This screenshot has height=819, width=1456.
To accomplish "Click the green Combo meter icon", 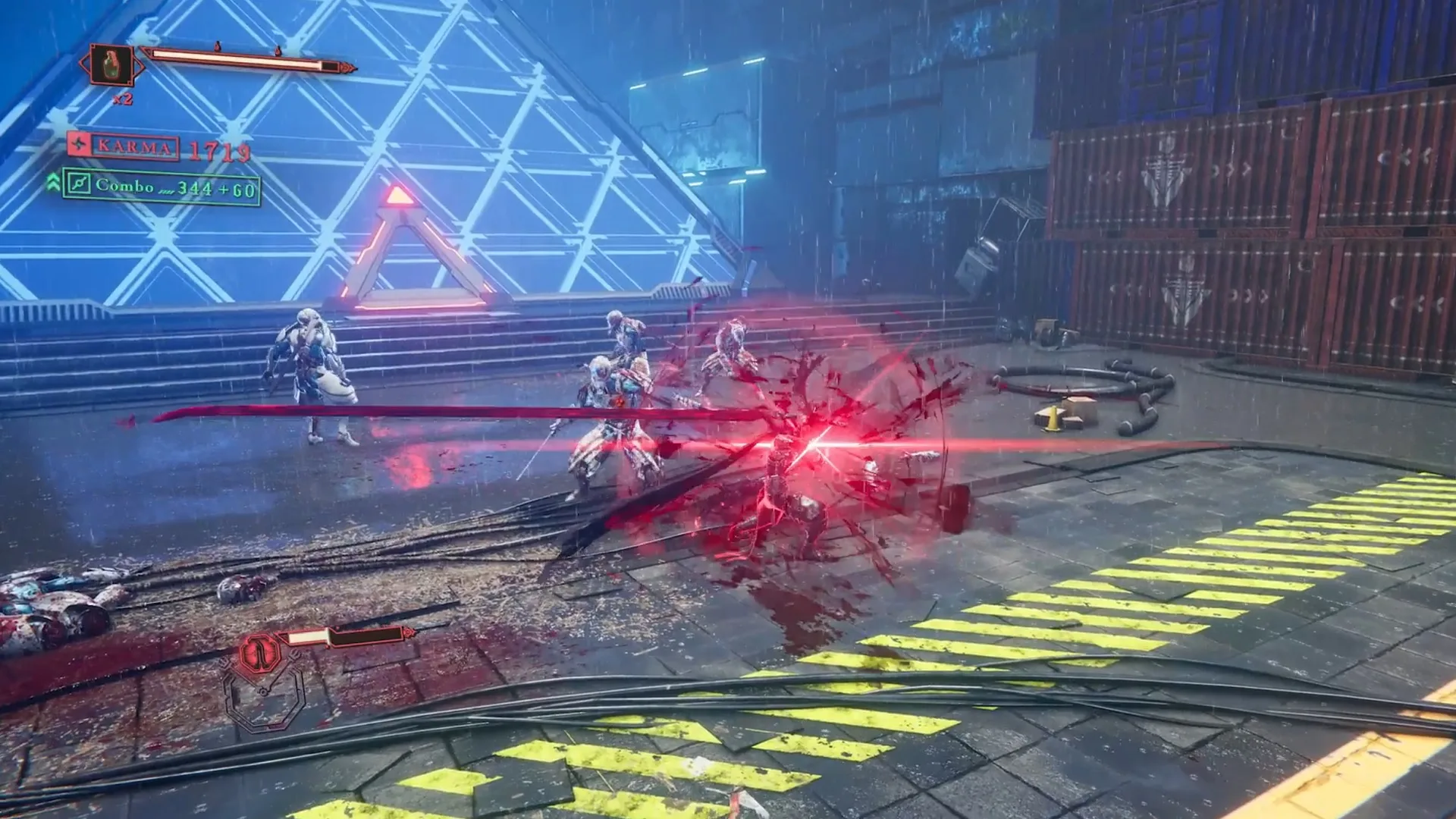I will [79, 186].
